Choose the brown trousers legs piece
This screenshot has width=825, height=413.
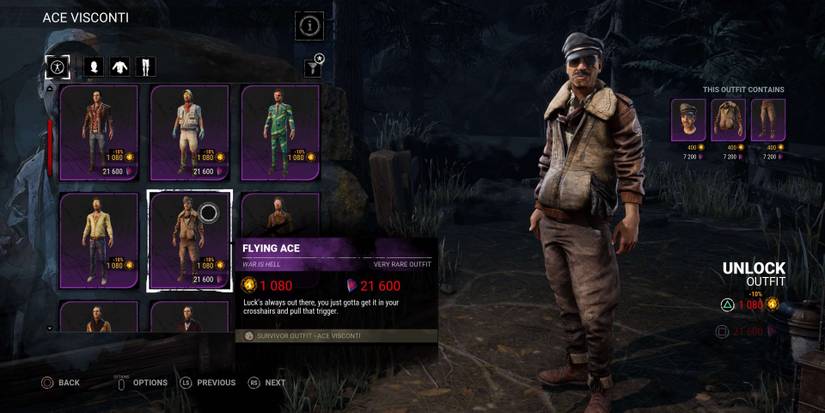pyautogui.click(x=768, y=121)
